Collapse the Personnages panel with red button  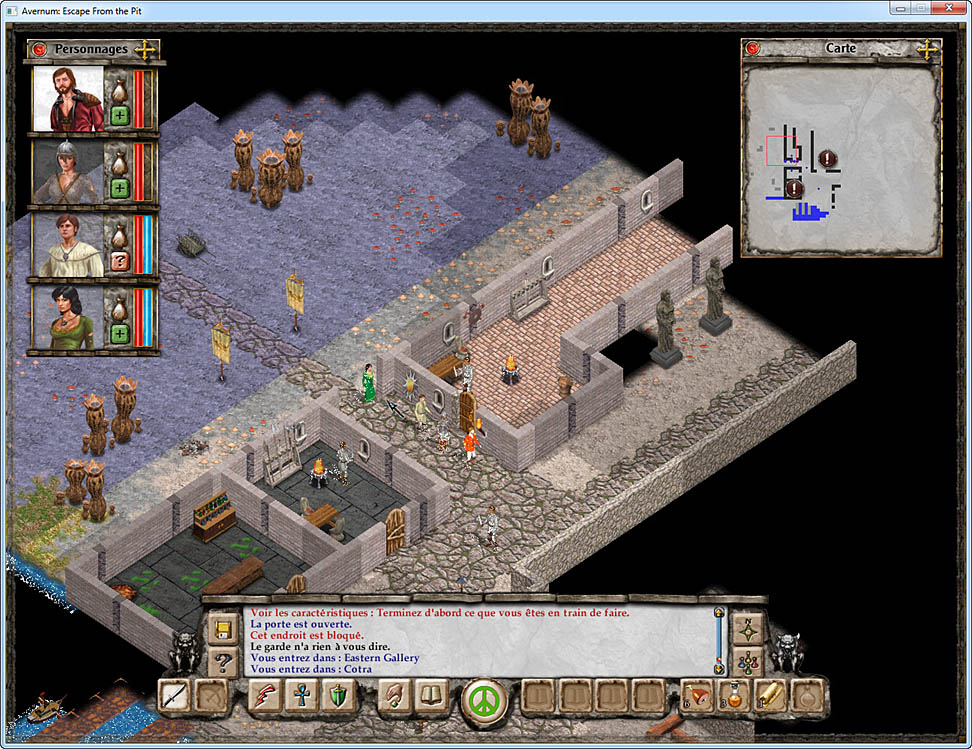pyautogui.click(x=40, y=49)
